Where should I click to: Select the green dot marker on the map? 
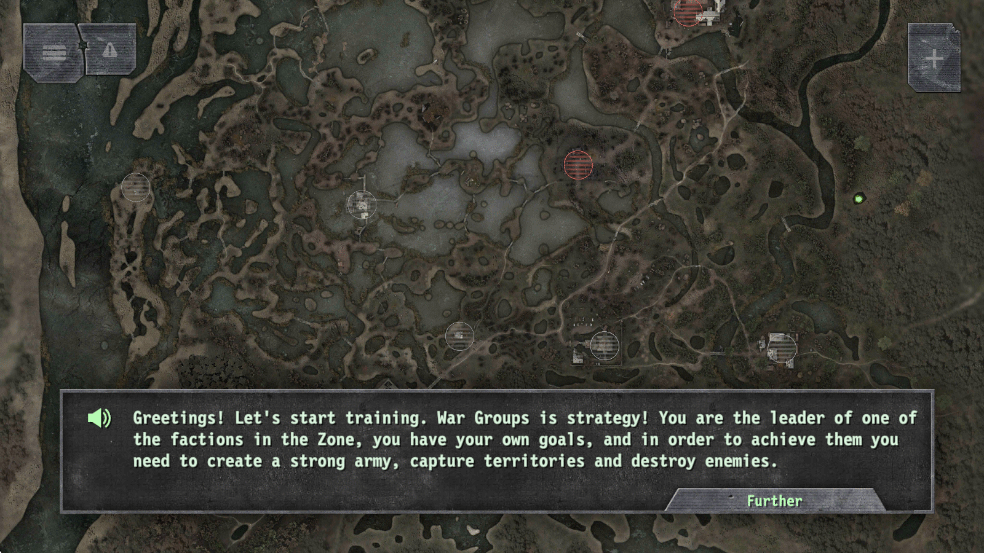(857, 199)
